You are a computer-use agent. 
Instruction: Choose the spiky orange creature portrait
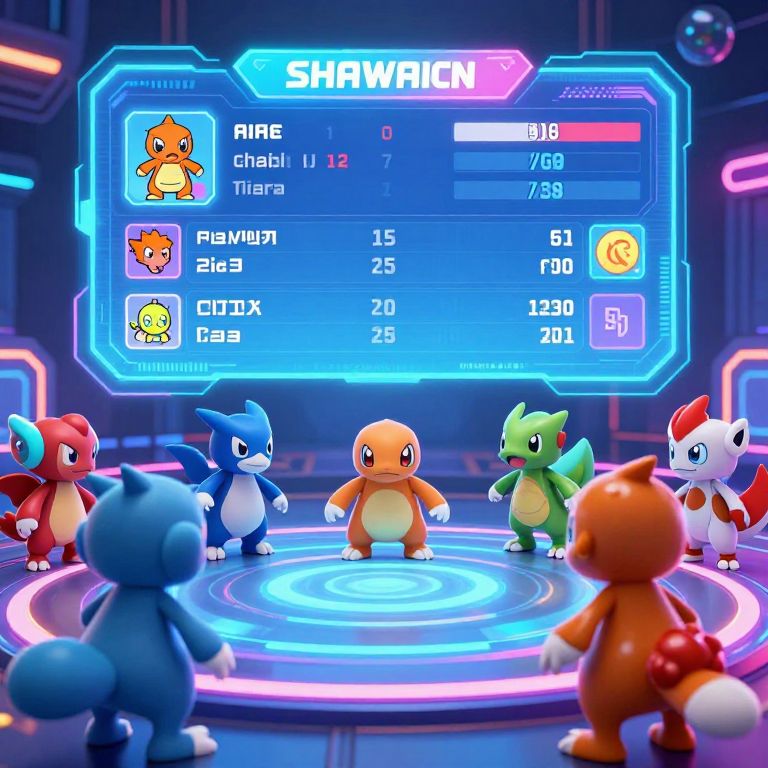click(153, 251)
